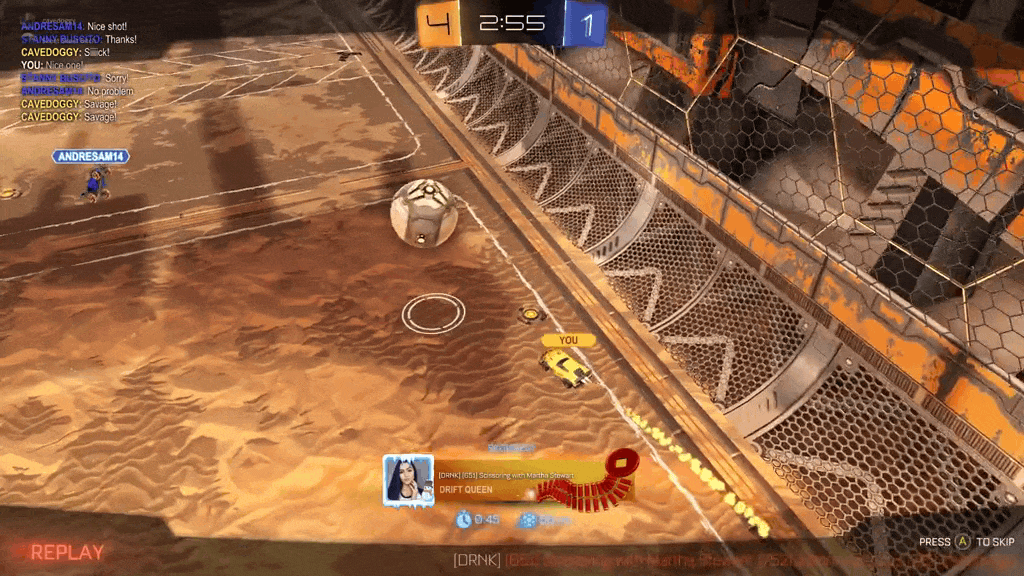Select the DRIFT QUEEN player banner
The image size is (1024, 576).
tap(520, 481)
